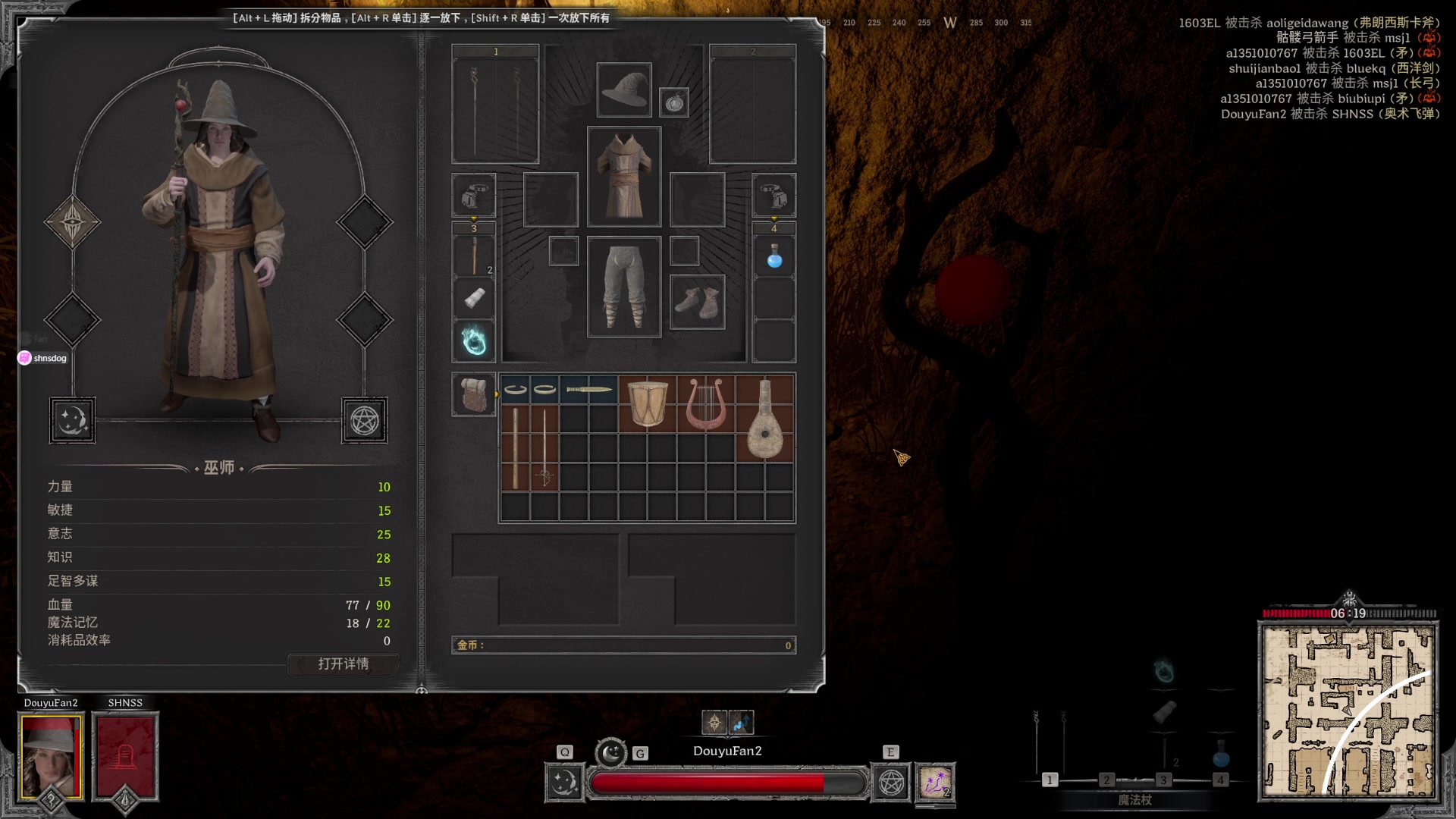Open the dungeon minimap
The width and height of the screenshot is (1456, 819).
click(x=1348, y=711)
